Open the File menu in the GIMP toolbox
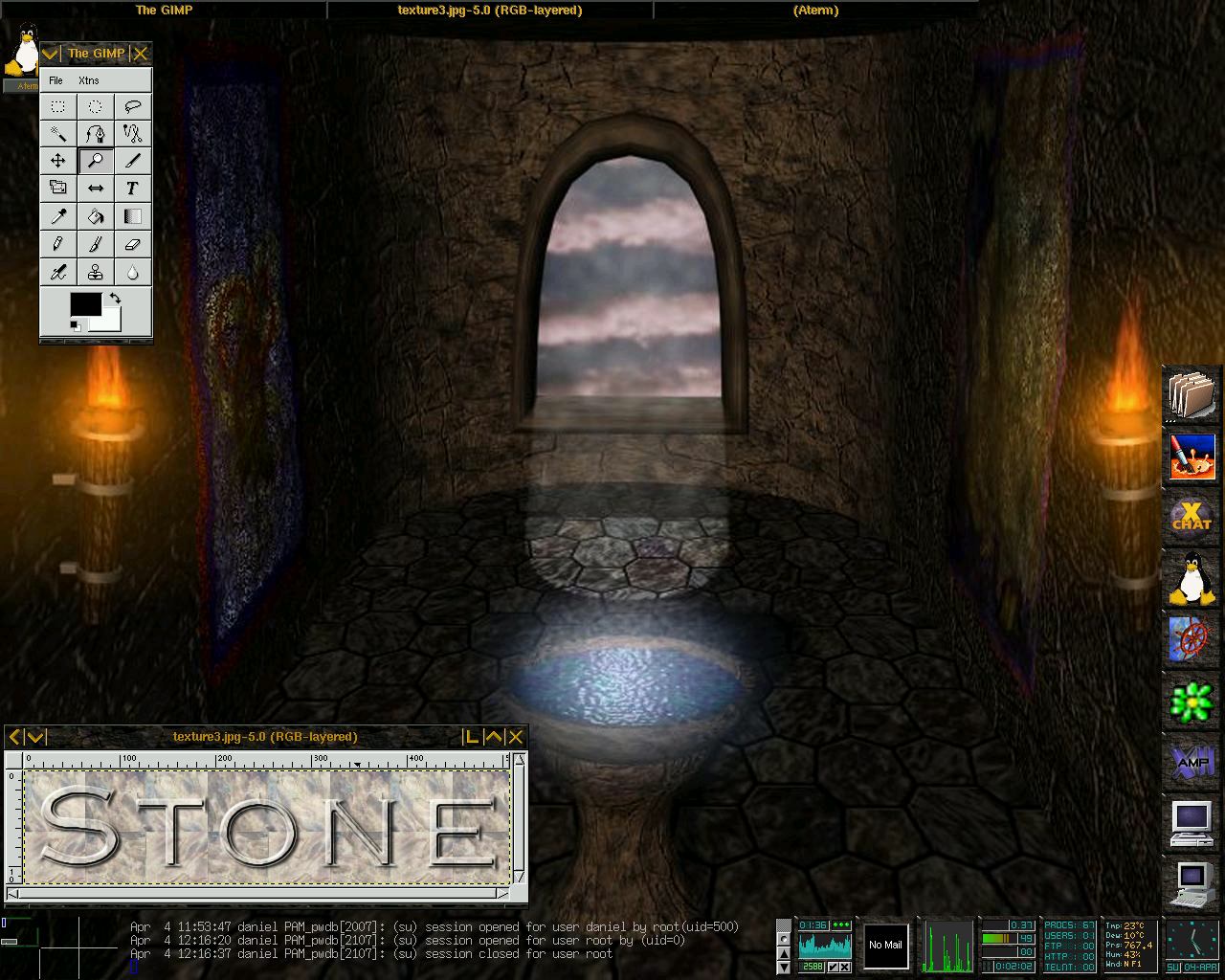Screen dimensions: 1225x980 tap(56, 80)
